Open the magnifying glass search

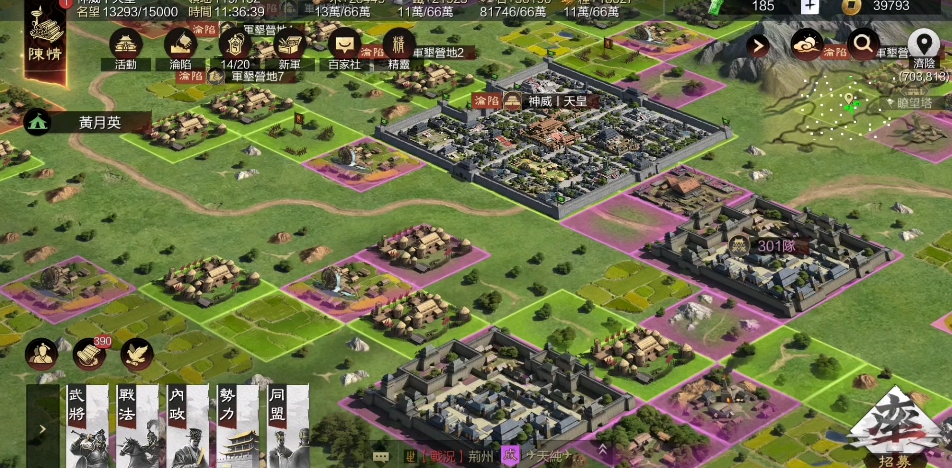pyautogui.click(x=862, y=43)
